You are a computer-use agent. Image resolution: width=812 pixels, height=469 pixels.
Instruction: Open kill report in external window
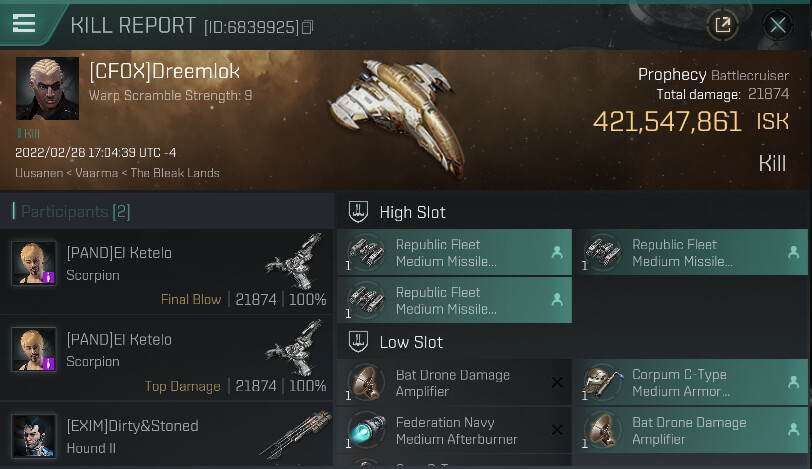click(x=722, y=26)
